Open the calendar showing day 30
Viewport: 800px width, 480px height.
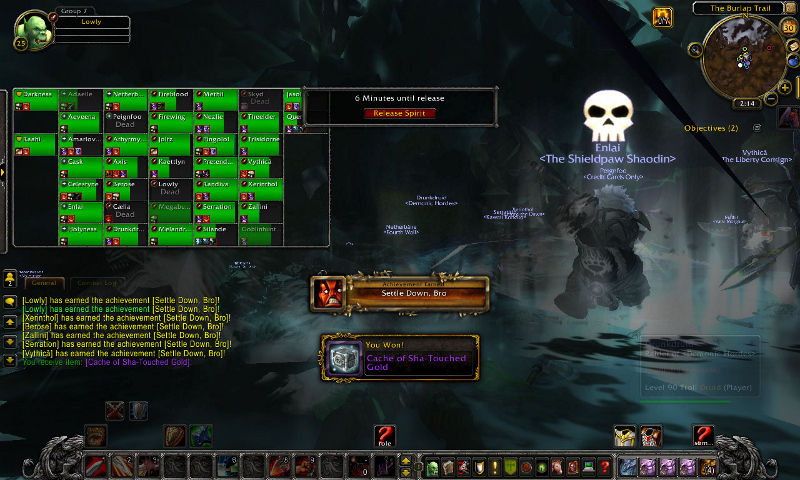[787, 27]
